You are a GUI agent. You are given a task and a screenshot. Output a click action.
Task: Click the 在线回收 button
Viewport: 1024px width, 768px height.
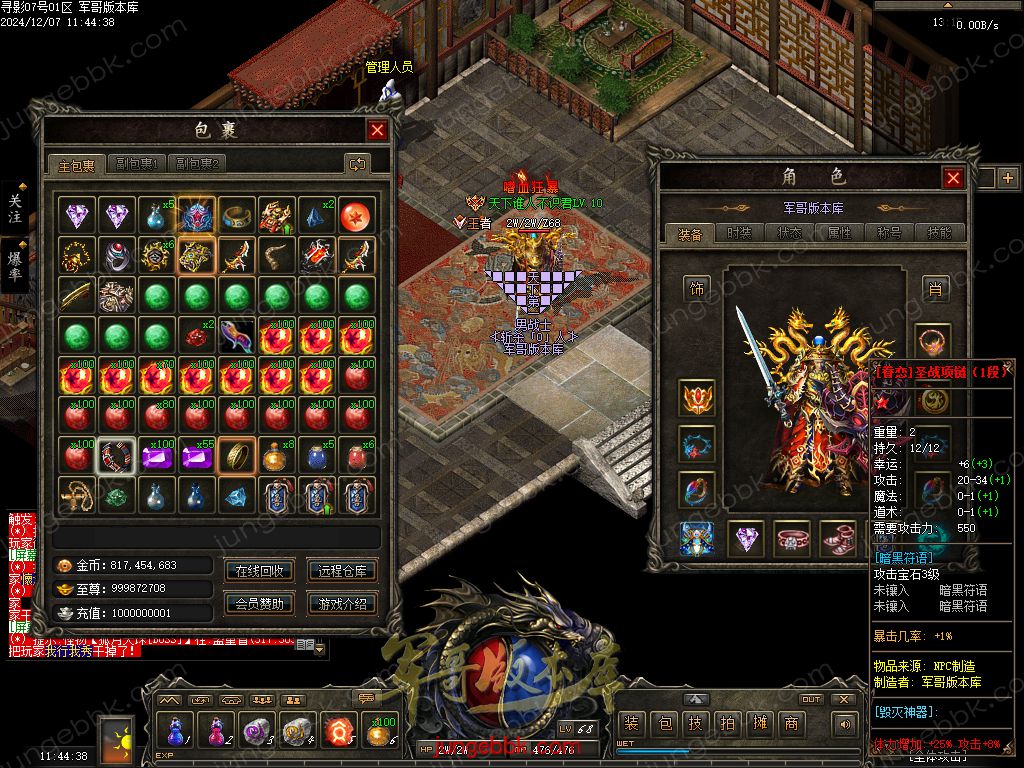[x=259, y=571]
